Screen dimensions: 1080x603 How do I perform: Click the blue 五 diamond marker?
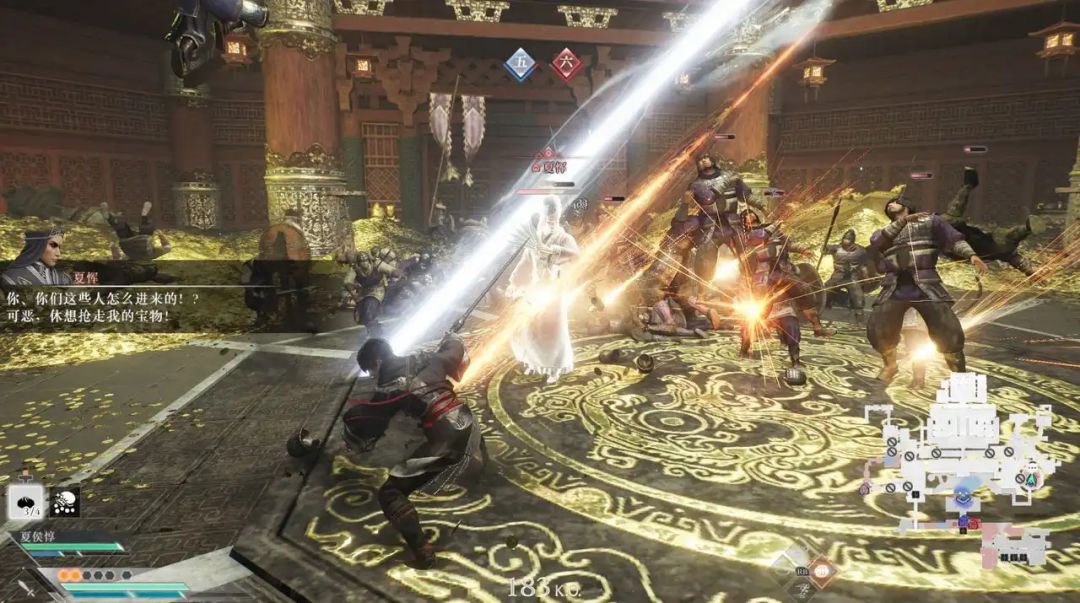pos(519,65)
